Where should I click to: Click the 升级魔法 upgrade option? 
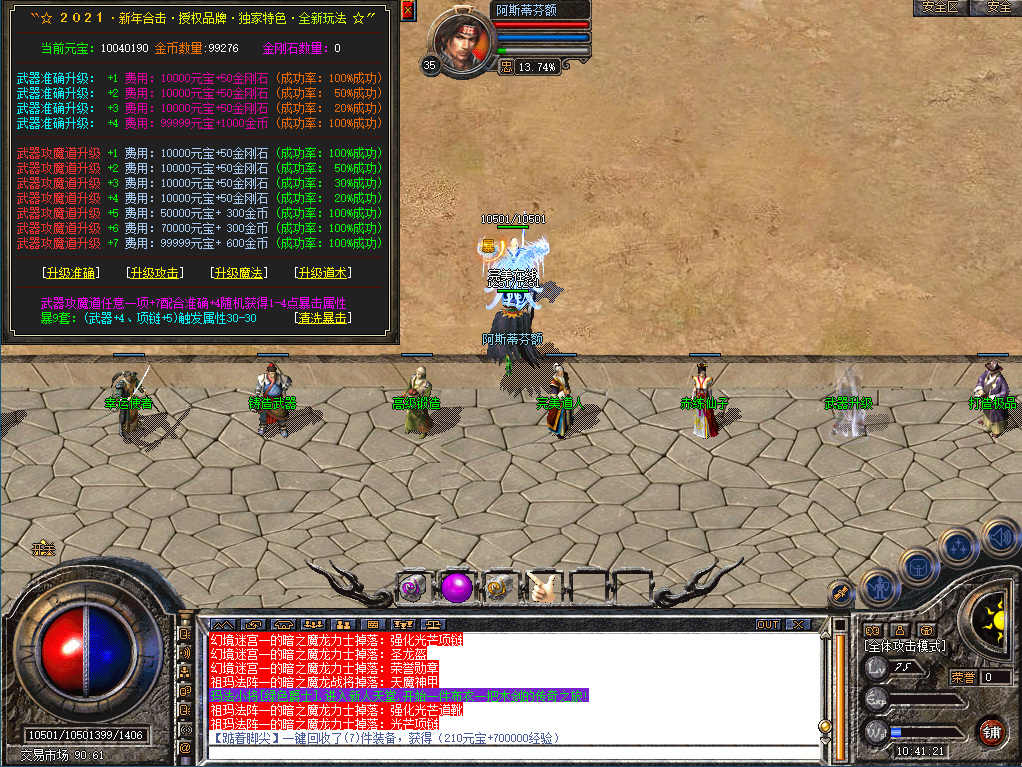coord(238,273)
